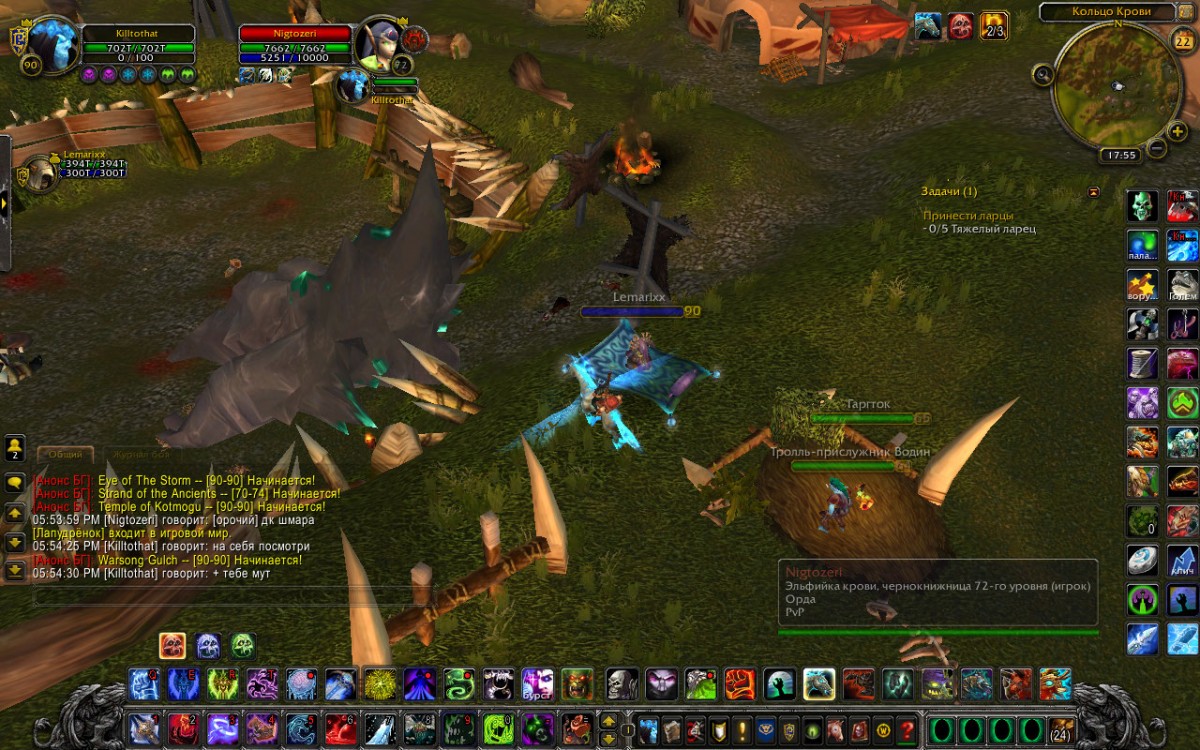This screenshot has width=1200, height=750.
Task: Toggle the minimap tracking magnifier button
Action: (1043, 73)
